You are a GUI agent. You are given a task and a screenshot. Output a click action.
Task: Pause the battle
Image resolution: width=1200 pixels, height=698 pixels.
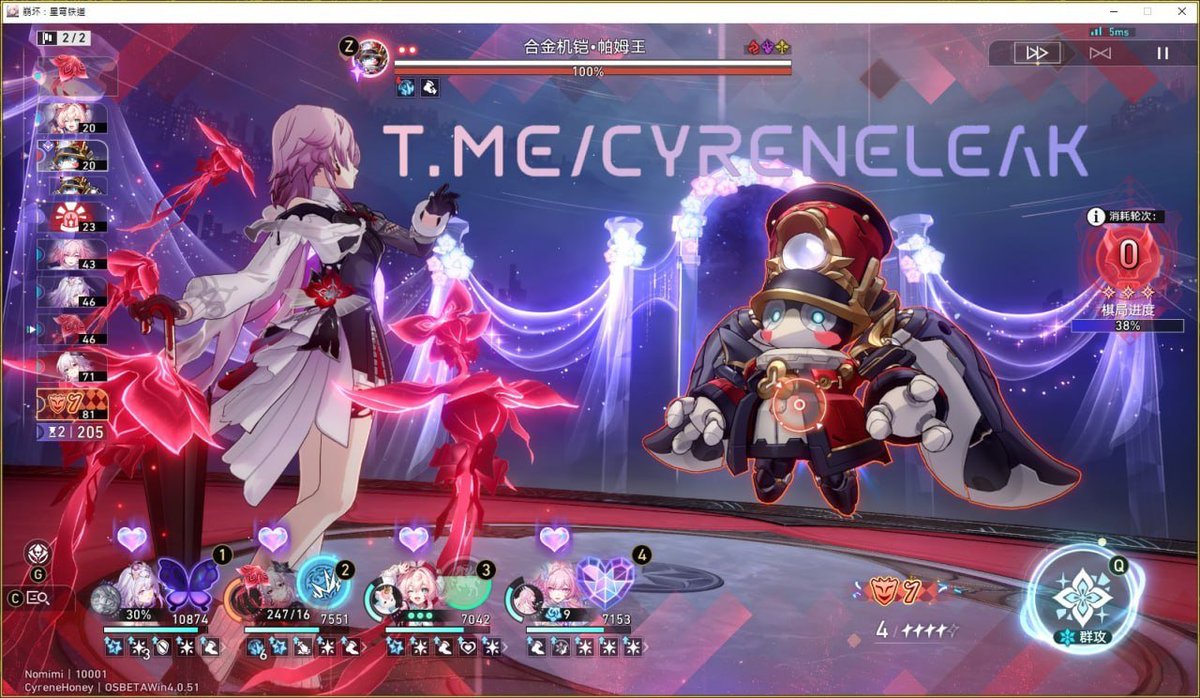(x=1162, y=53)
